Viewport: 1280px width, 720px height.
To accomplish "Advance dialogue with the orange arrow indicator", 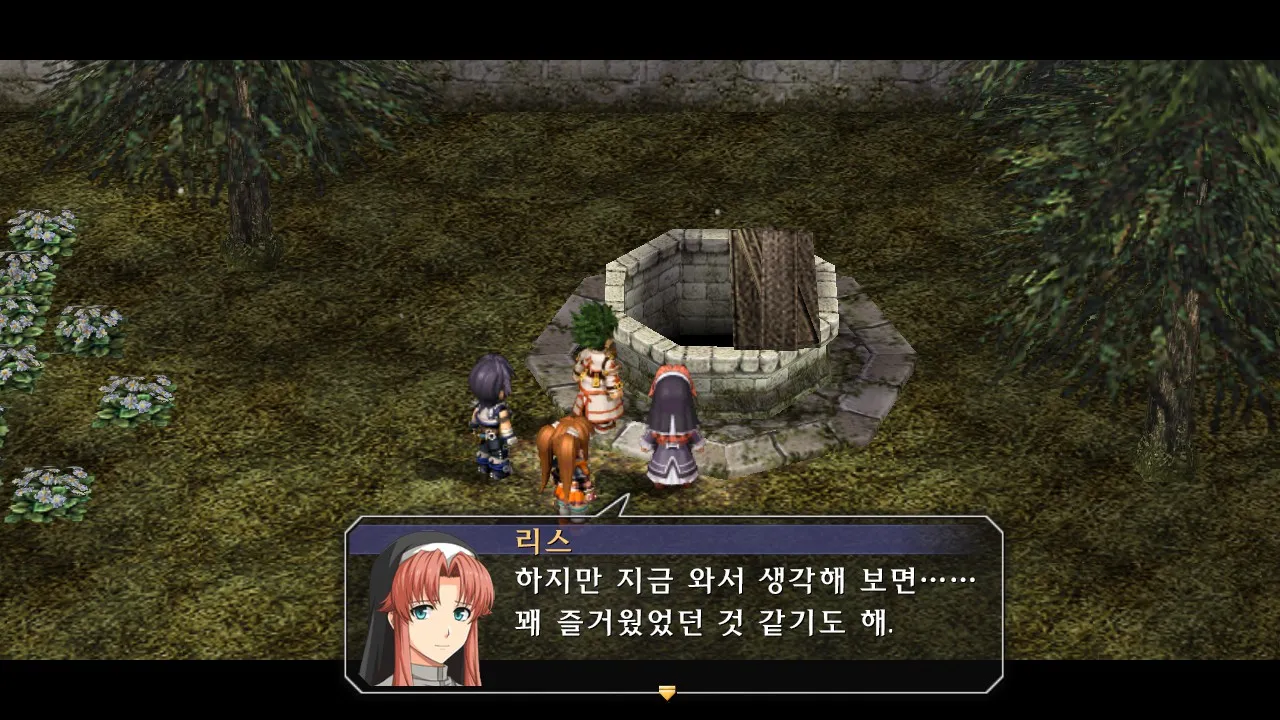I will pyautogui.click(x=667, y=692).
